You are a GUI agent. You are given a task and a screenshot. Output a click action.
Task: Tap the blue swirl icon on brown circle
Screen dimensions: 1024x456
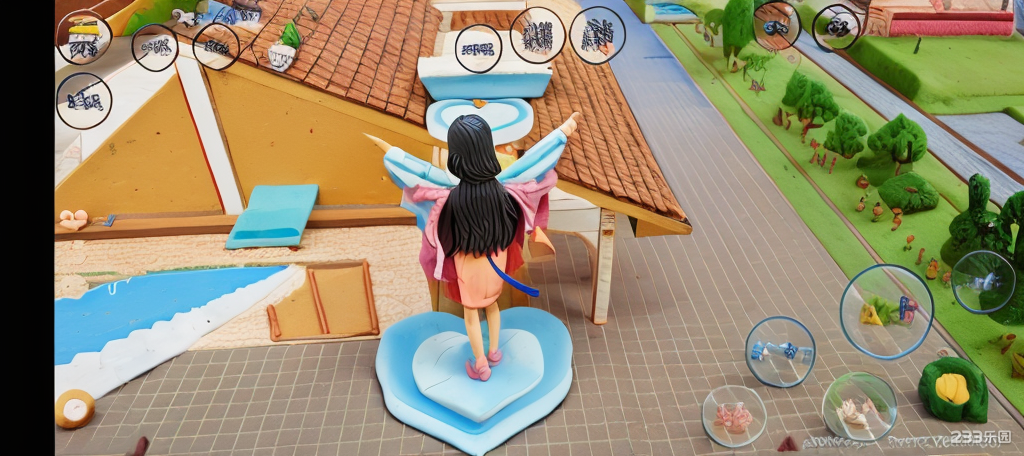click(776, 26)
